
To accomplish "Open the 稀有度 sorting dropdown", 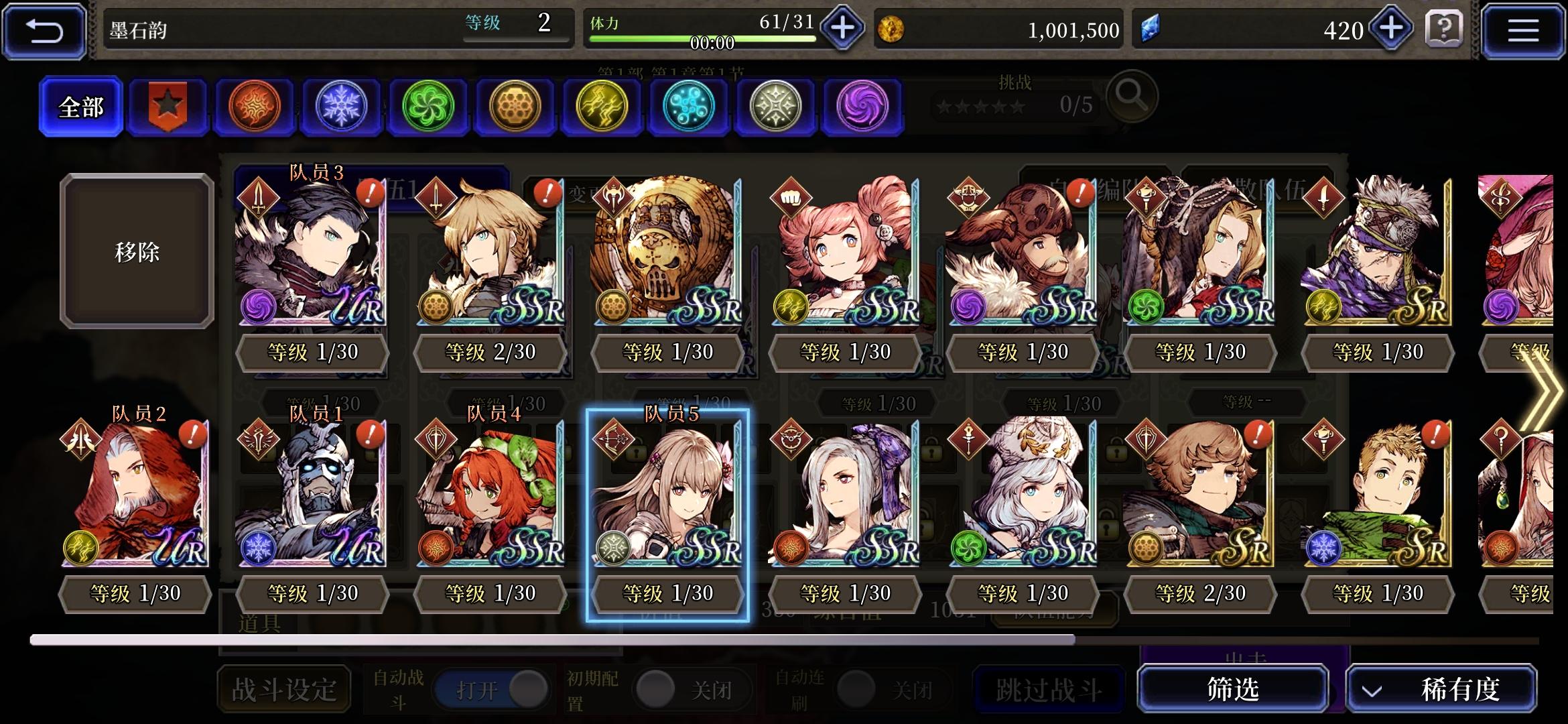I will (1442, 688).
